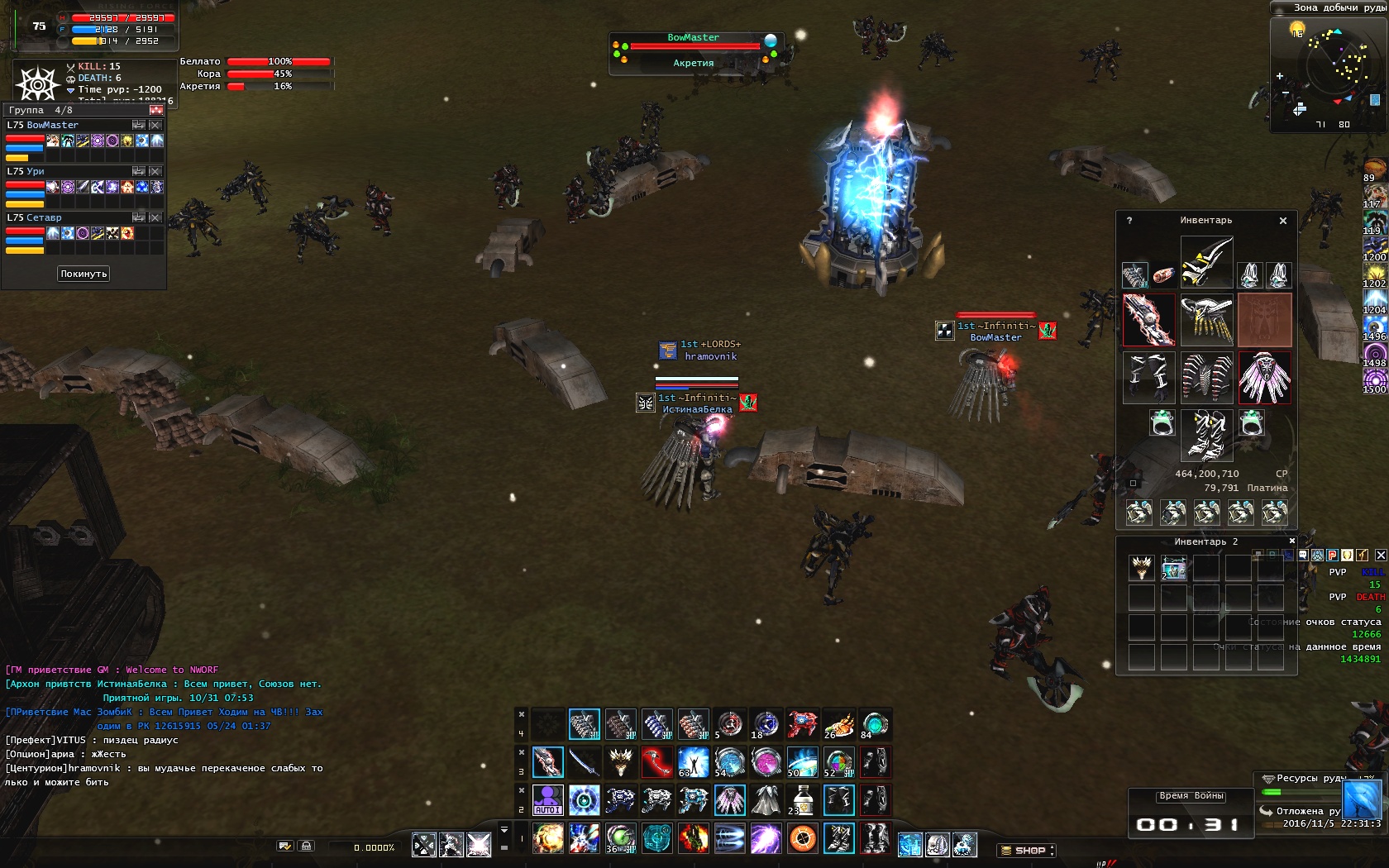
Task: Select the equipped boots slot in inventory
Action: tap(1206, 435)
